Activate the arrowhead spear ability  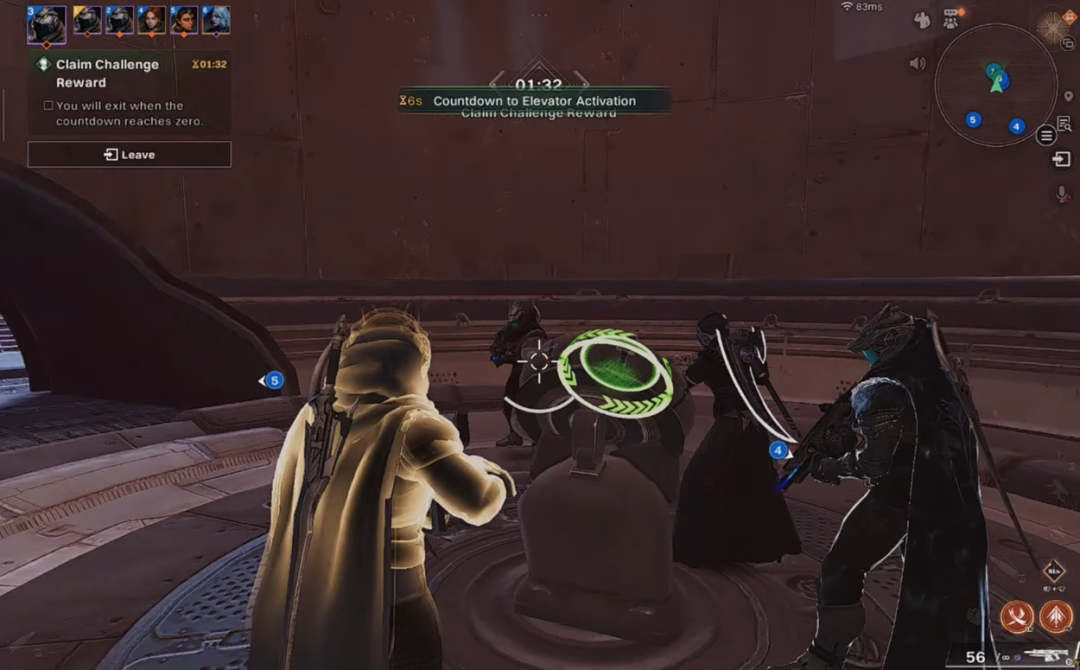point(1056,616)
